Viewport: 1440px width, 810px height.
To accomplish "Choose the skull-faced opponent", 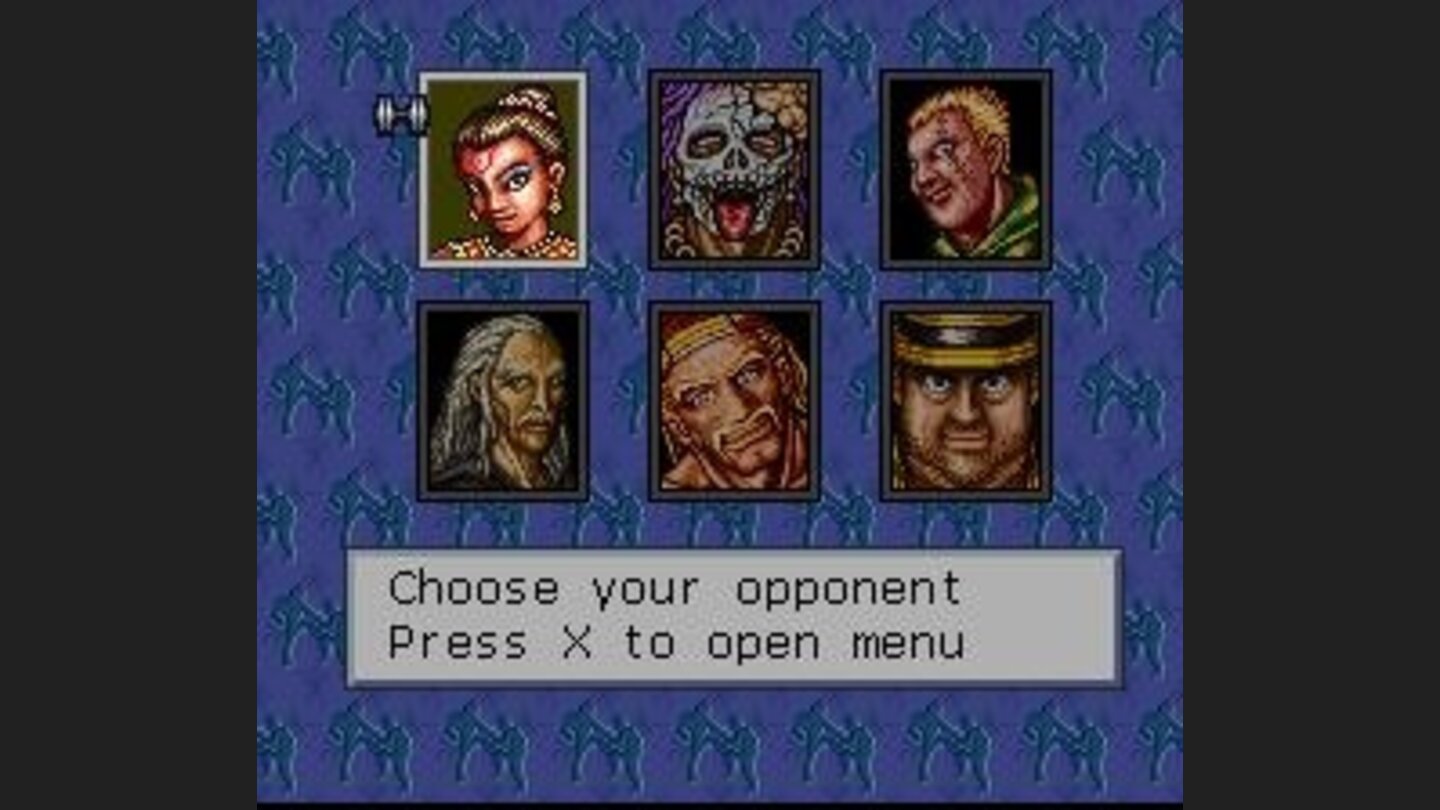I will (x=735, y=170).
